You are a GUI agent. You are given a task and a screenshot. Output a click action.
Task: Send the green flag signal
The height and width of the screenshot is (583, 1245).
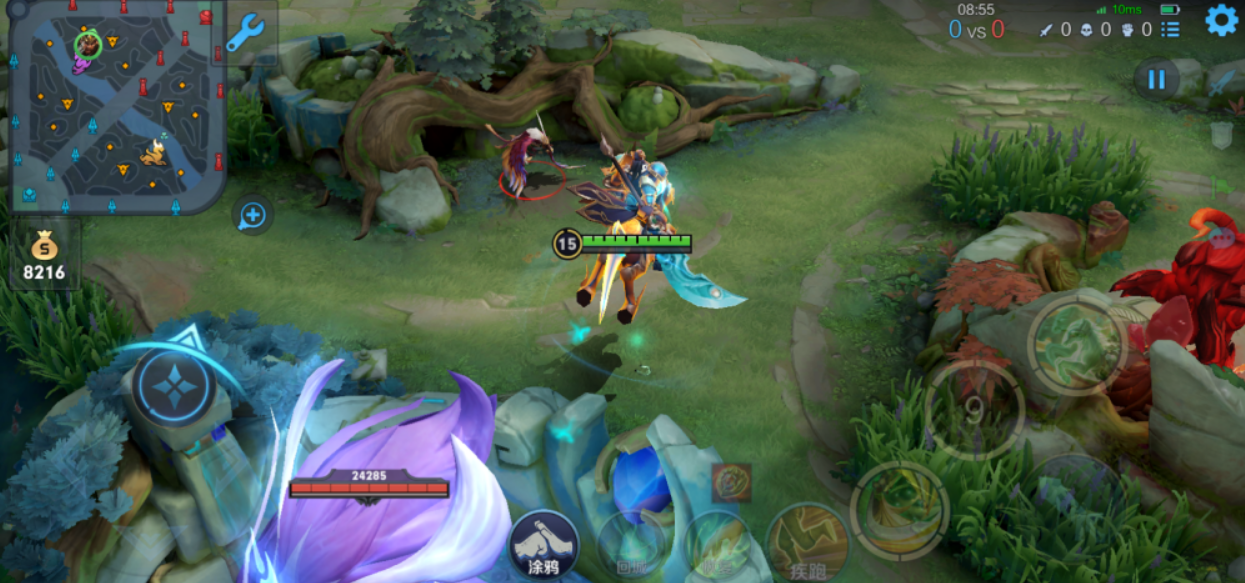pos(1222,187)
